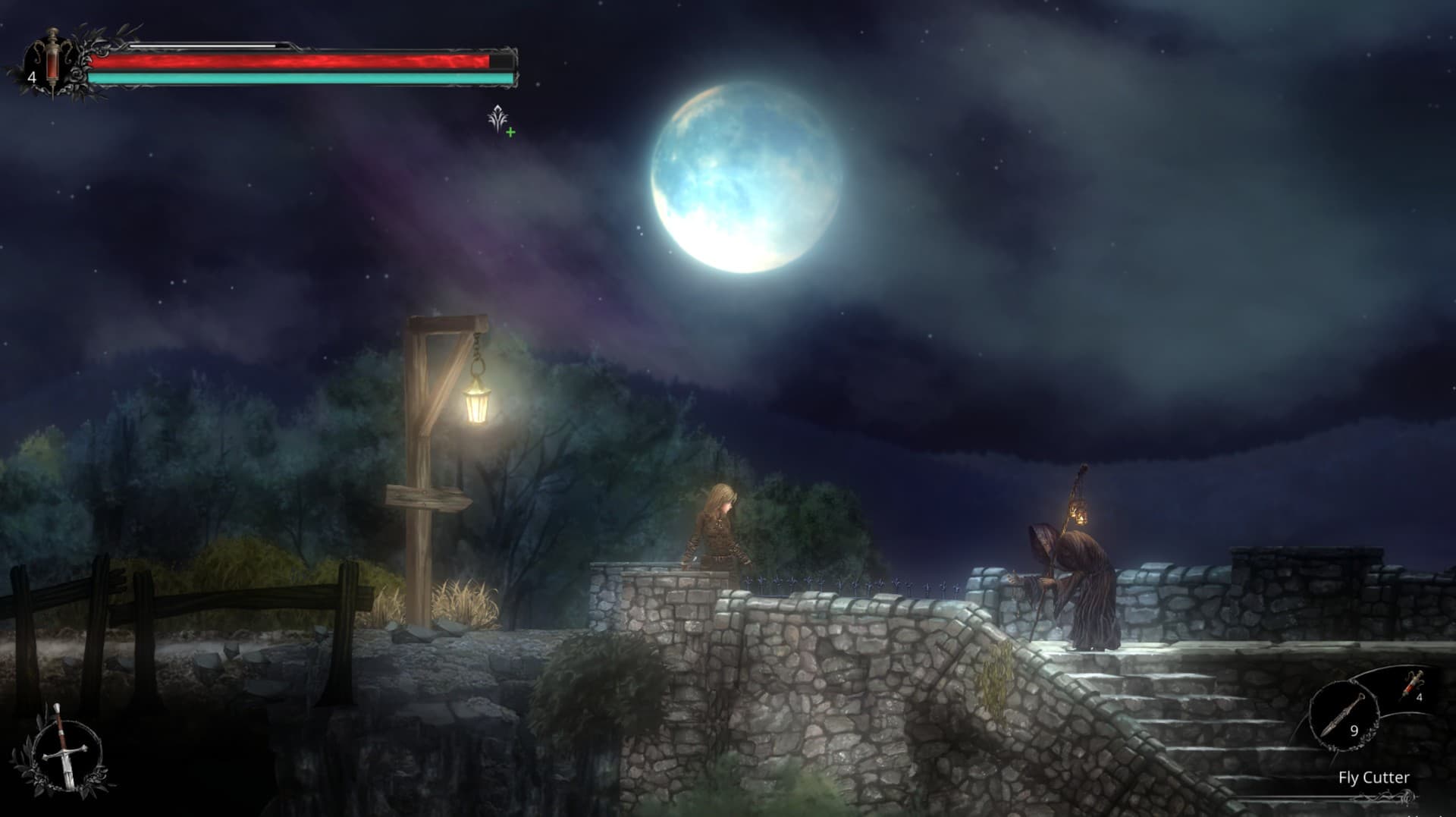Viewport: 1456px width, 817px height.
Task: Click the Fly Cutter item label
Action: [1374, 777]
